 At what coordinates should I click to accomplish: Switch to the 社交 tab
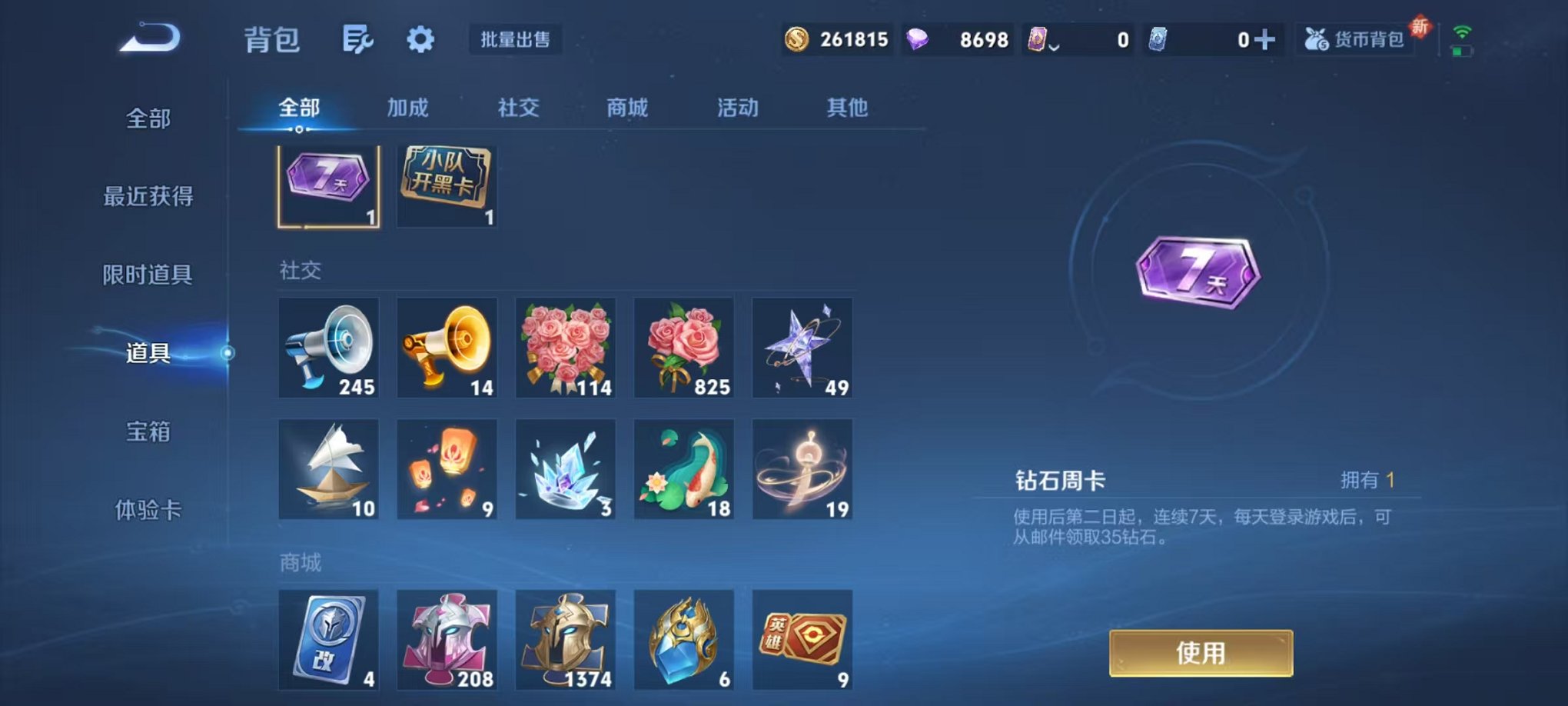(519, 108)
